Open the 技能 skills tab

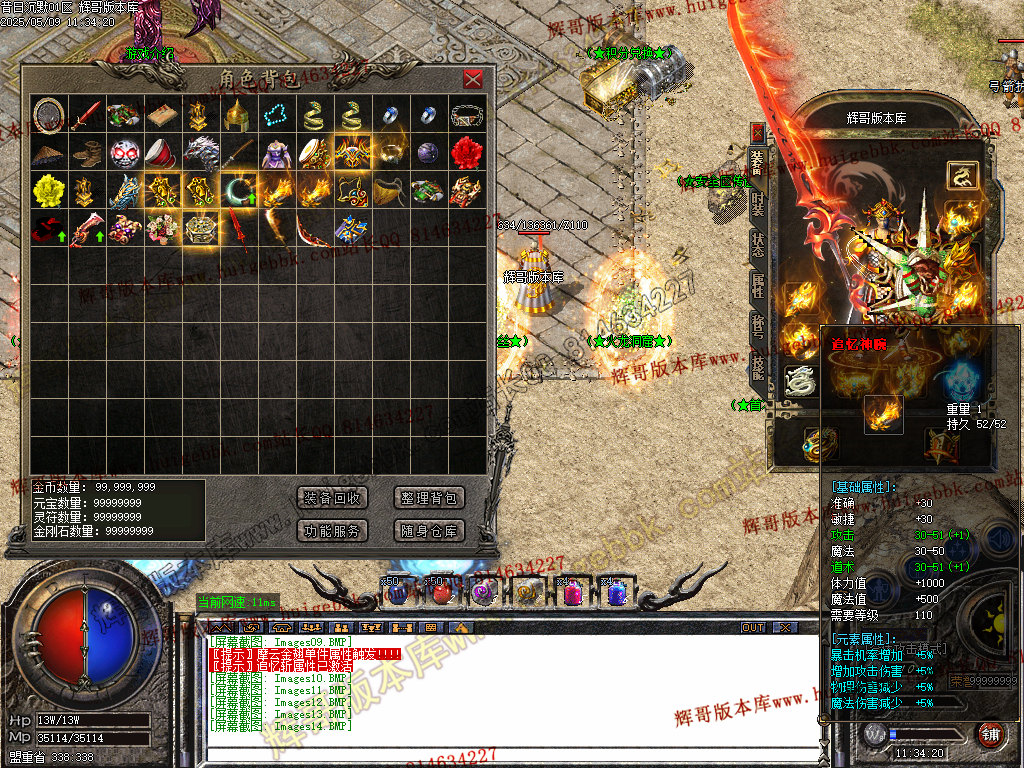(757, 366)
